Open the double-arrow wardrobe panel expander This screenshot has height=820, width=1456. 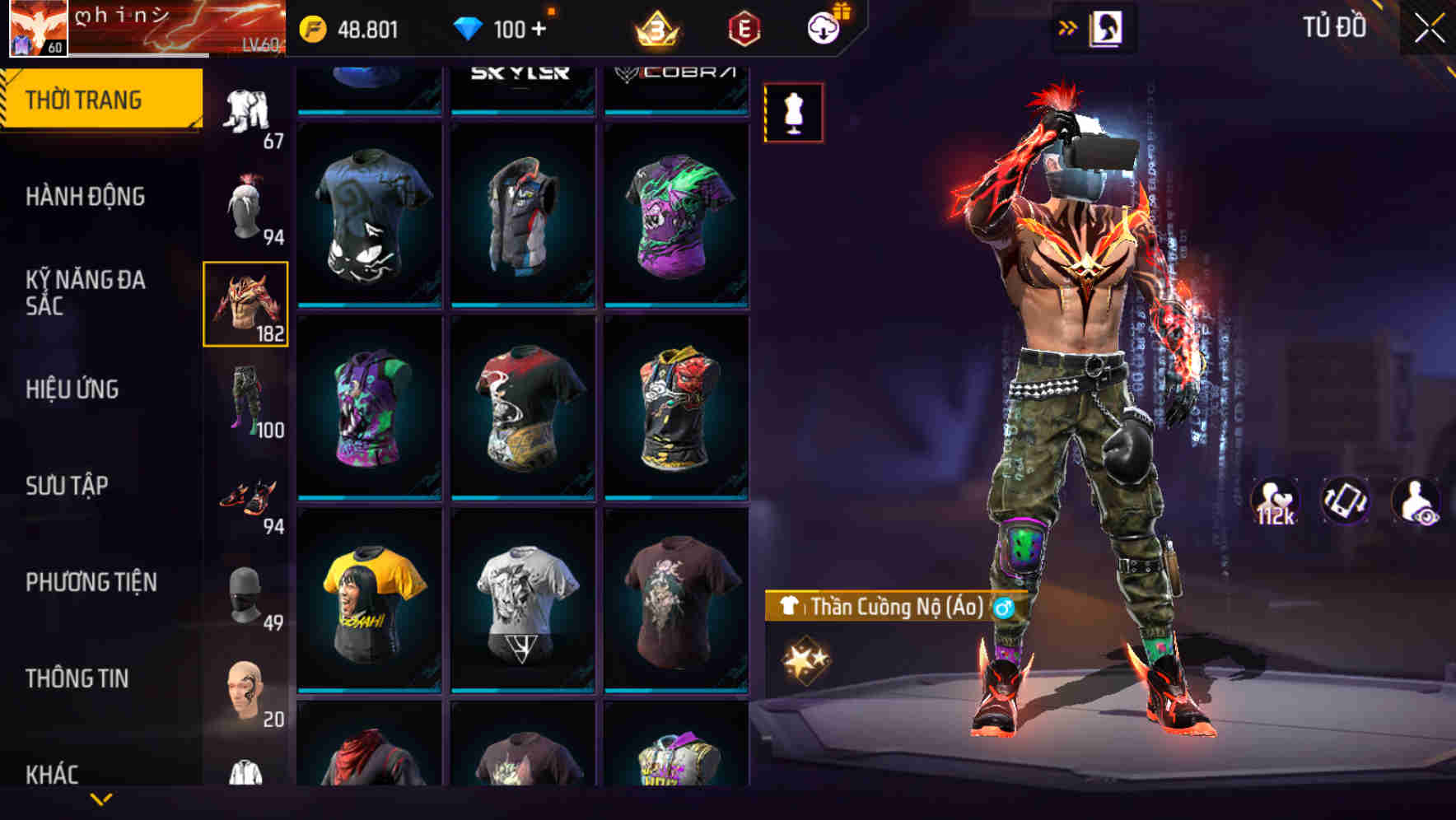point(1068,27)
